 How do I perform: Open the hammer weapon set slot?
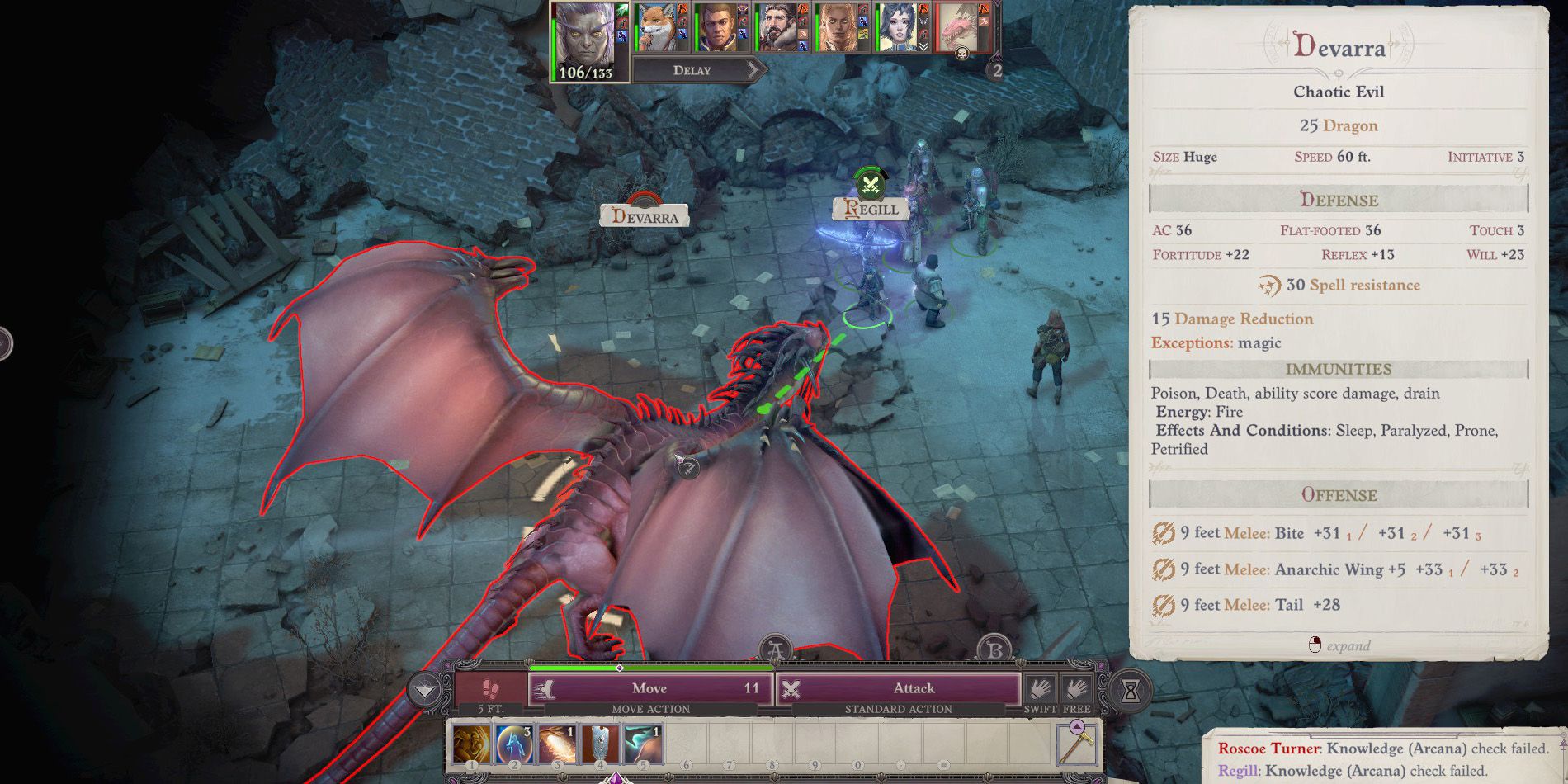(x=1077, y=743)
